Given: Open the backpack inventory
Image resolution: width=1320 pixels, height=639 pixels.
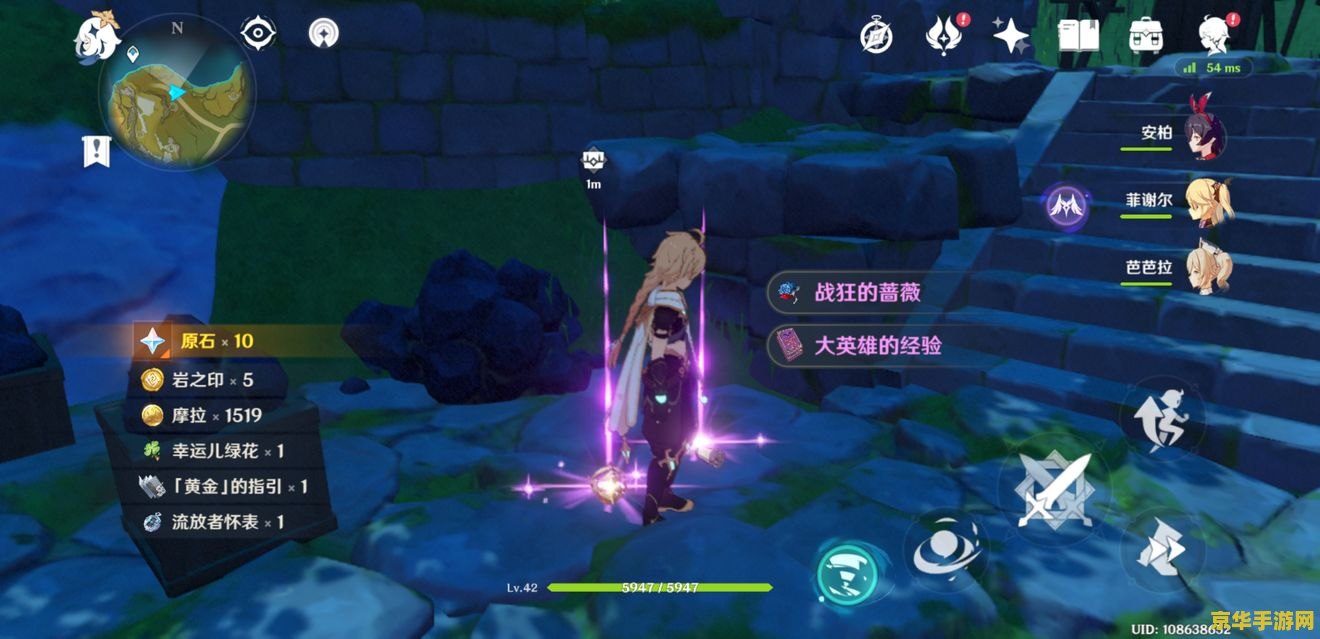Looking at the screenshot, I should [x=1145, y=37].
